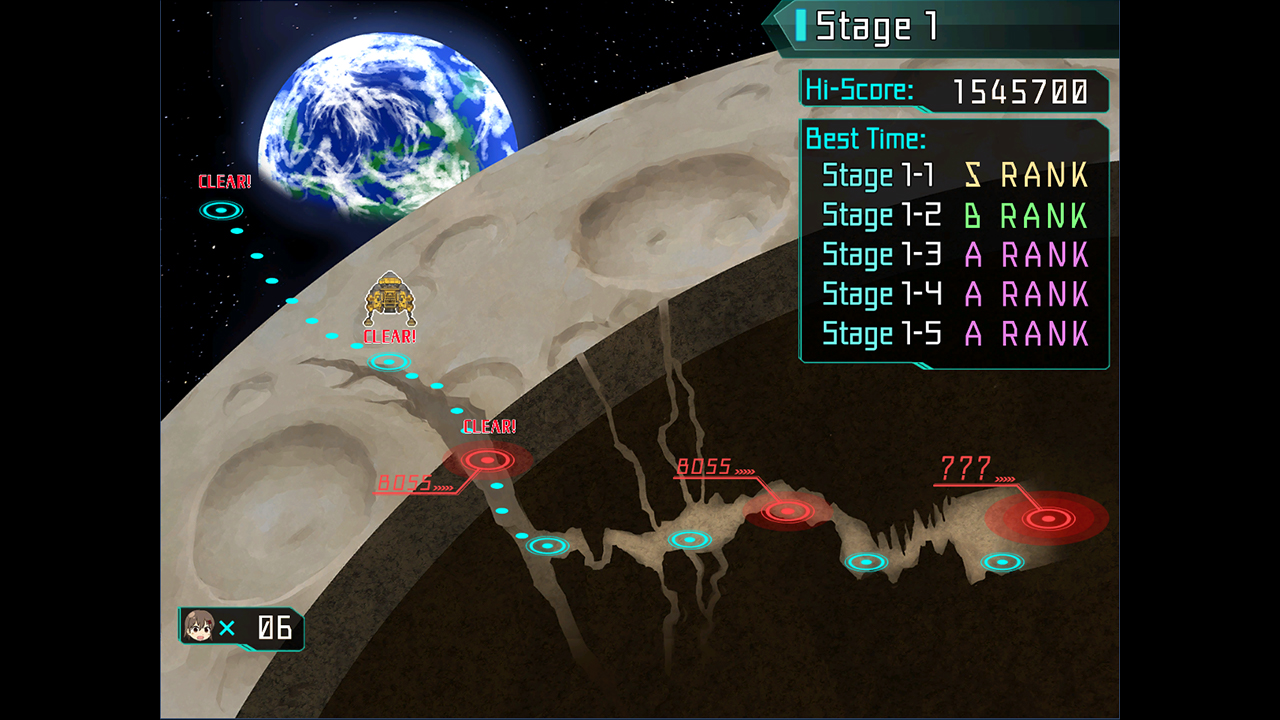Select the red "???" mystery stage node

(x=1047, y=519)
